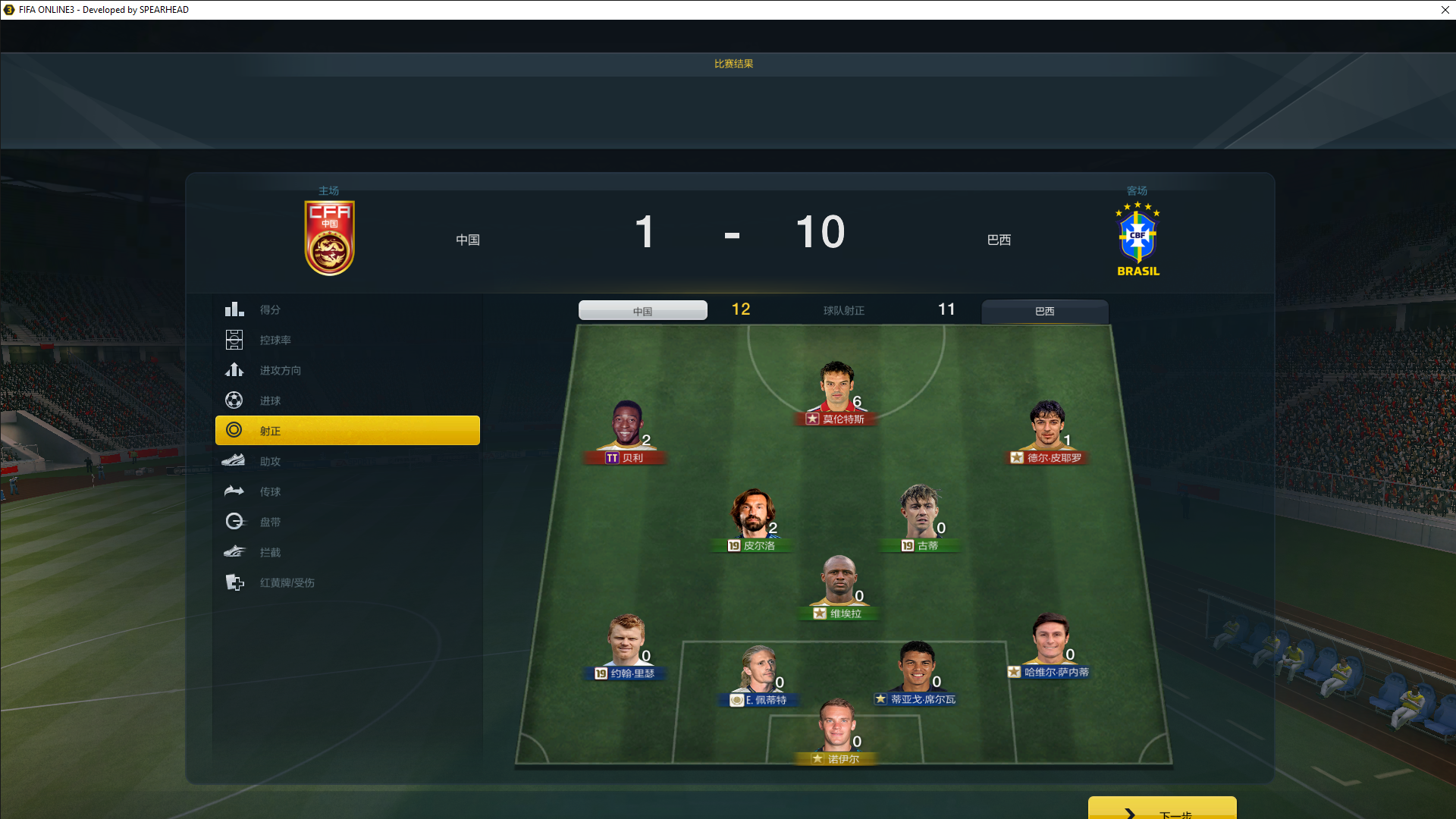This screenshot has width=1456, height=819.
Task: Select defender 蒂亚戈·席尔瓦
Action: [916, 672]
